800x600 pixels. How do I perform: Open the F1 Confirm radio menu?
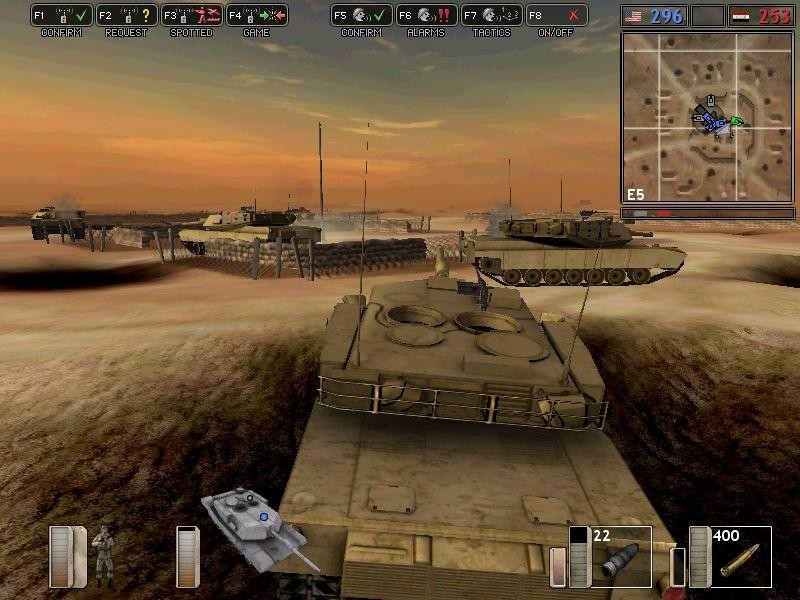[x=61, y=15]
